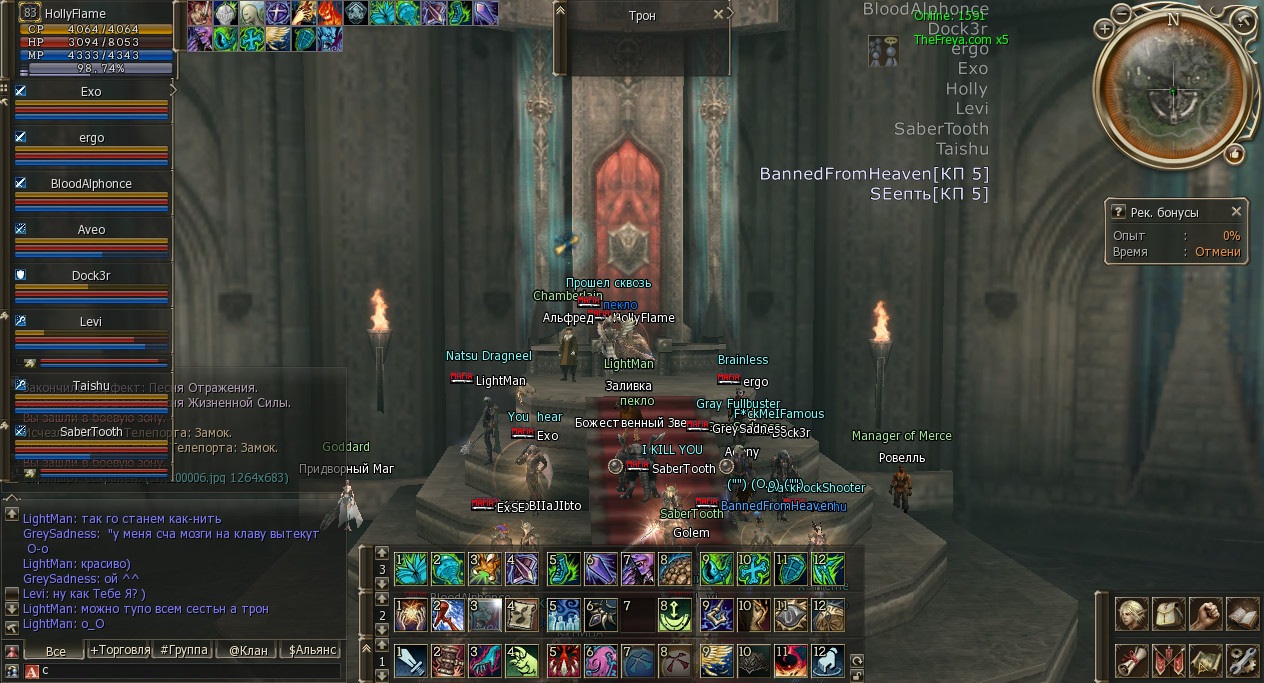Switch chat to the +Торговля tab

(x=120, y=650)
